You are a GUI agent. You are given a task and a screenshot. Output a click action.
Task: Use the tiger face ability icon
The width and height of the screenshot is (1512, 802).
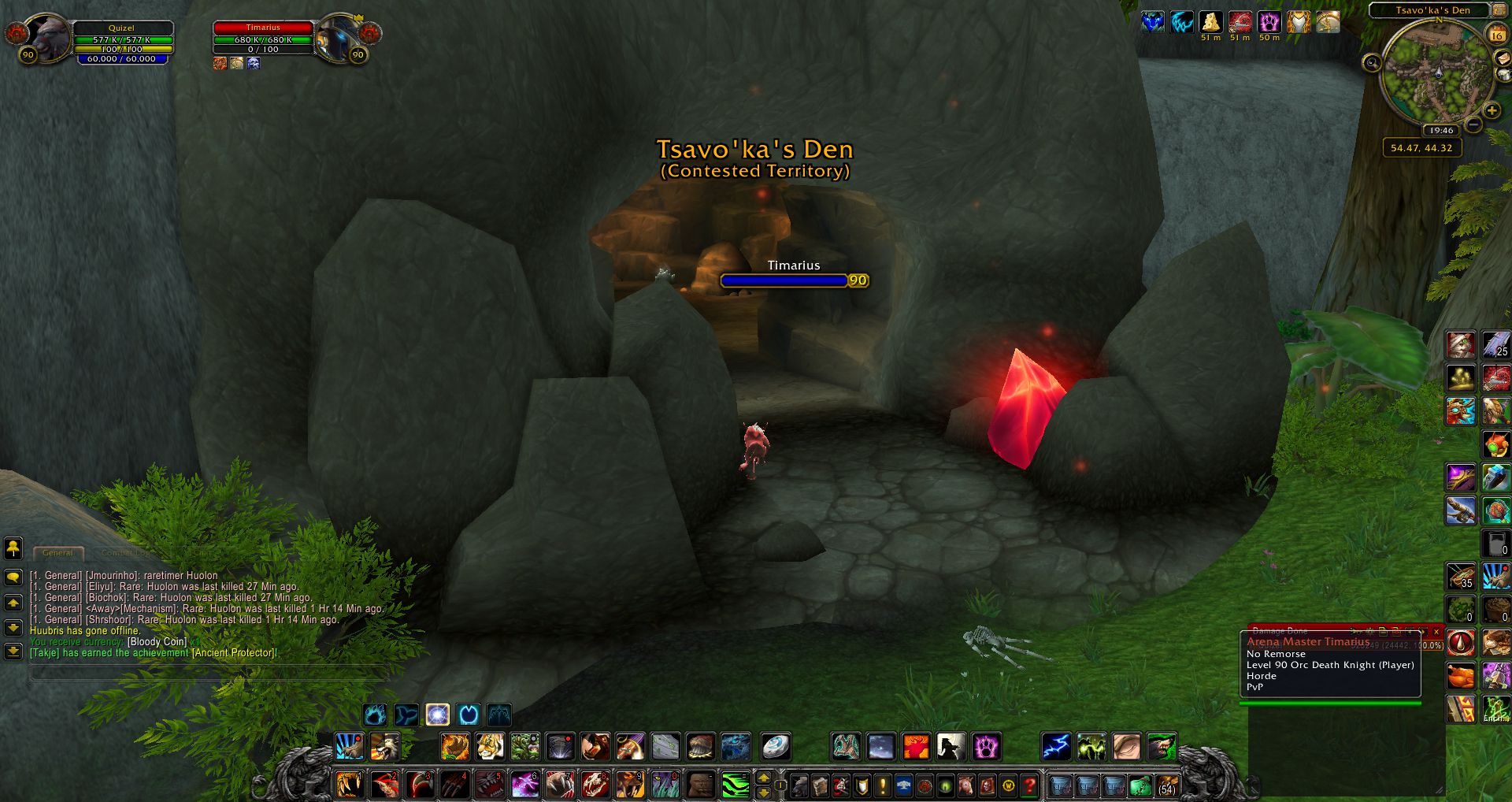point(489,746)
